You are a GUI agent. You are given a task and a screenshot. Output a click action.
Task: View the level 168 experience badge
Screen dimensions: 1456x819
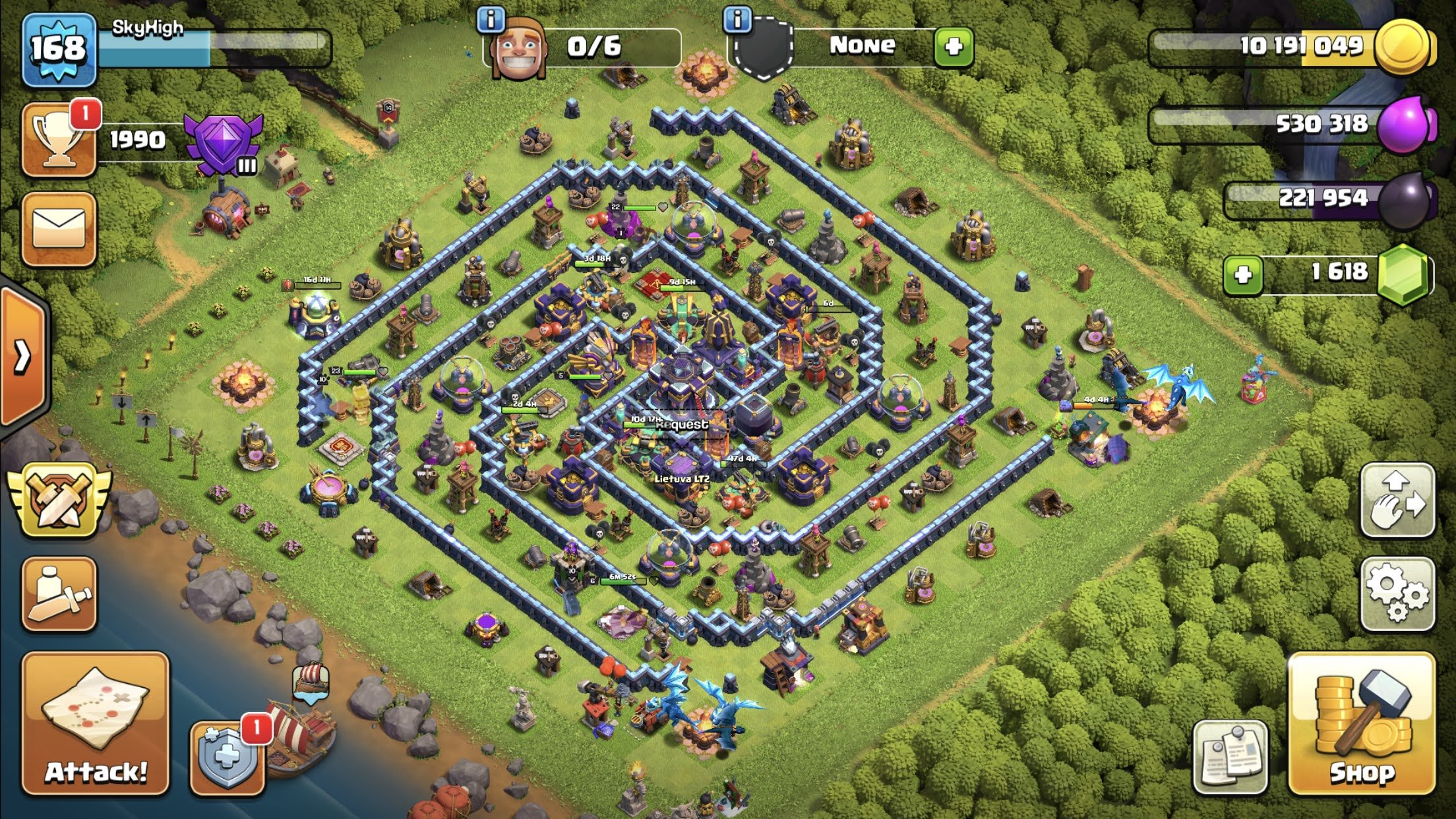click(59, 49)
